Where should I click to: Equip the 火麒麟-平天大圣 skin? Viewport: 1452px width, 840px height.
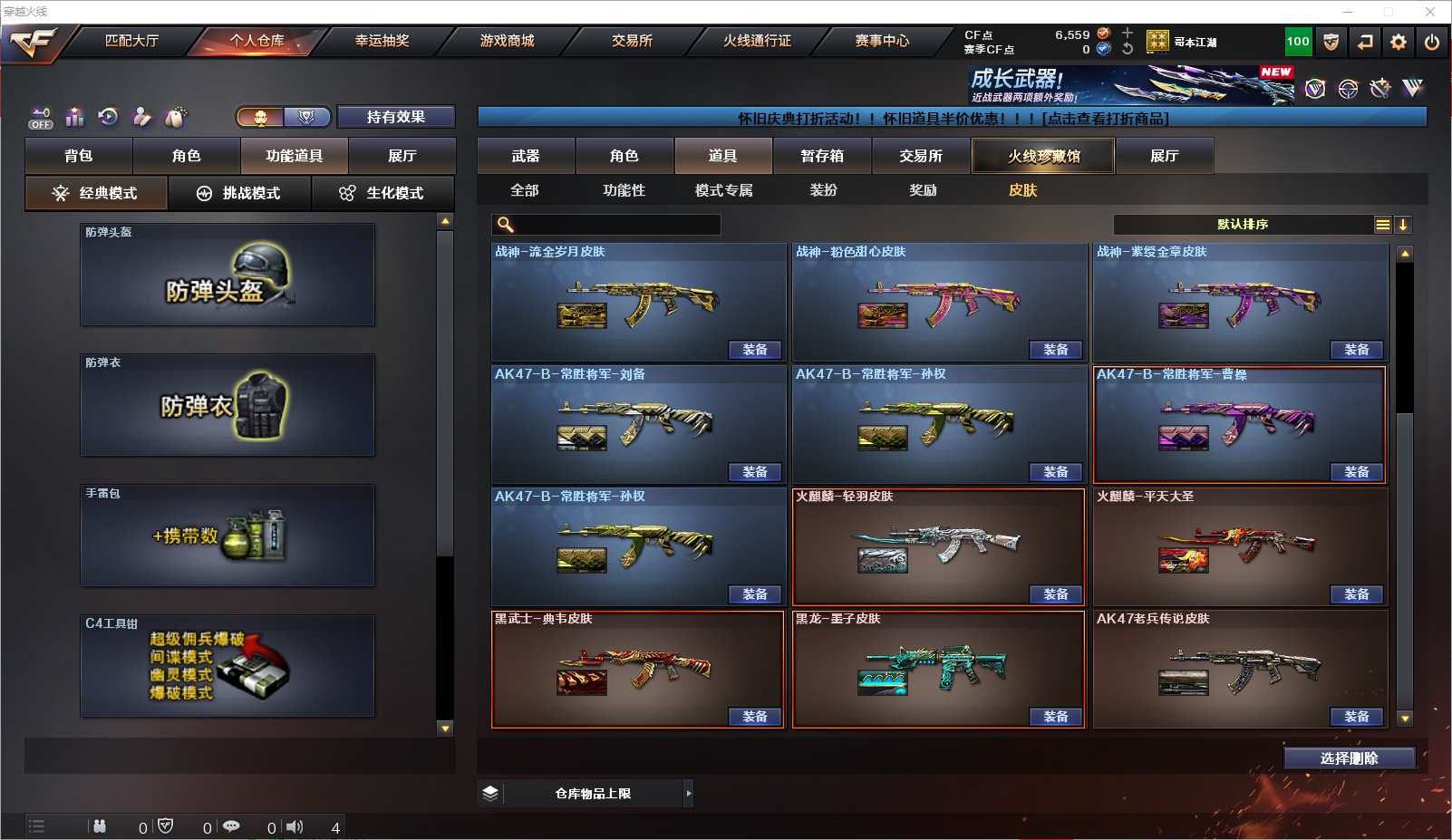[x=1356, y=594]
